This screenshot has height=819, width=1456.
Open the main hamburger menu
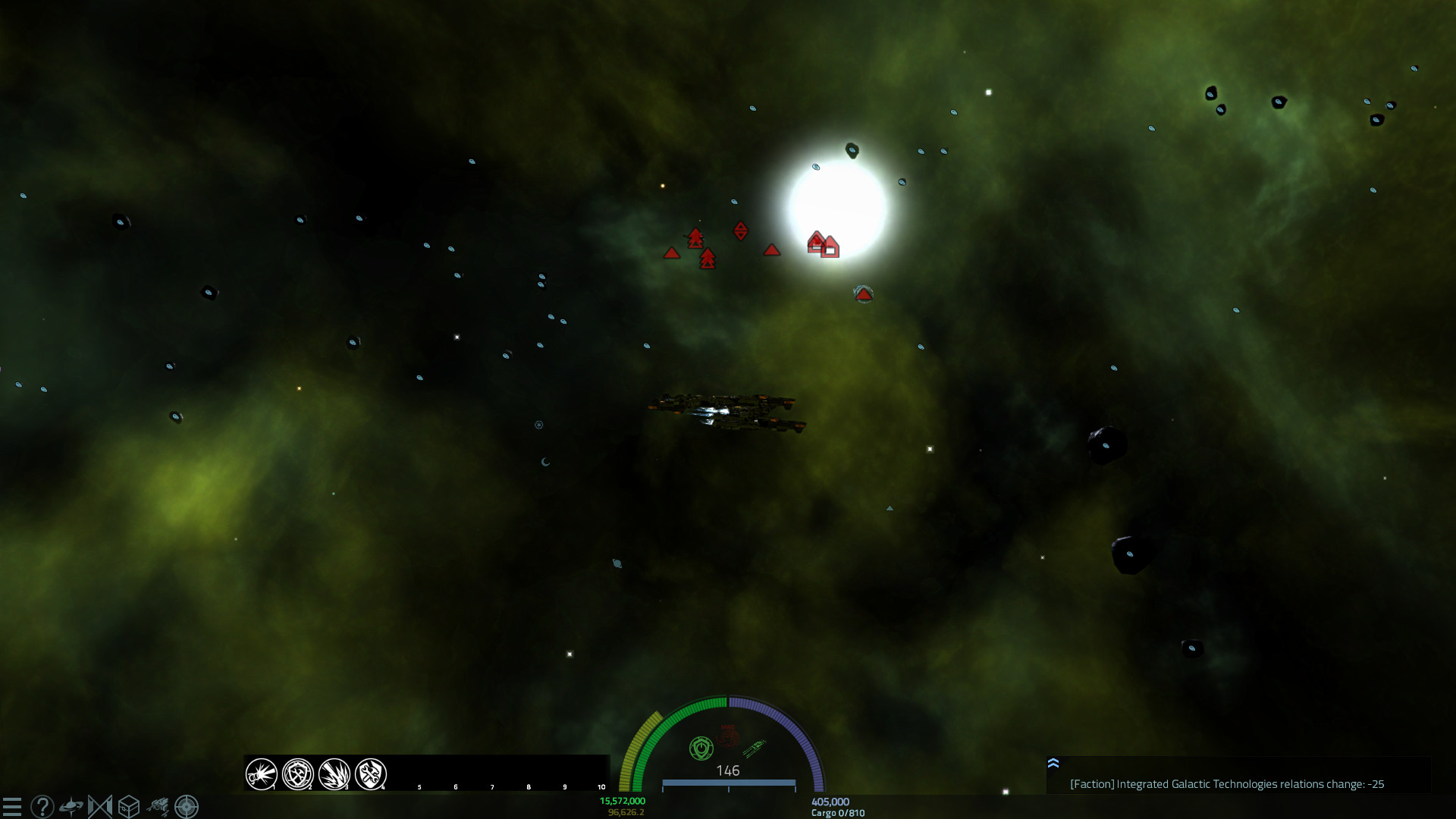point(13,806)
